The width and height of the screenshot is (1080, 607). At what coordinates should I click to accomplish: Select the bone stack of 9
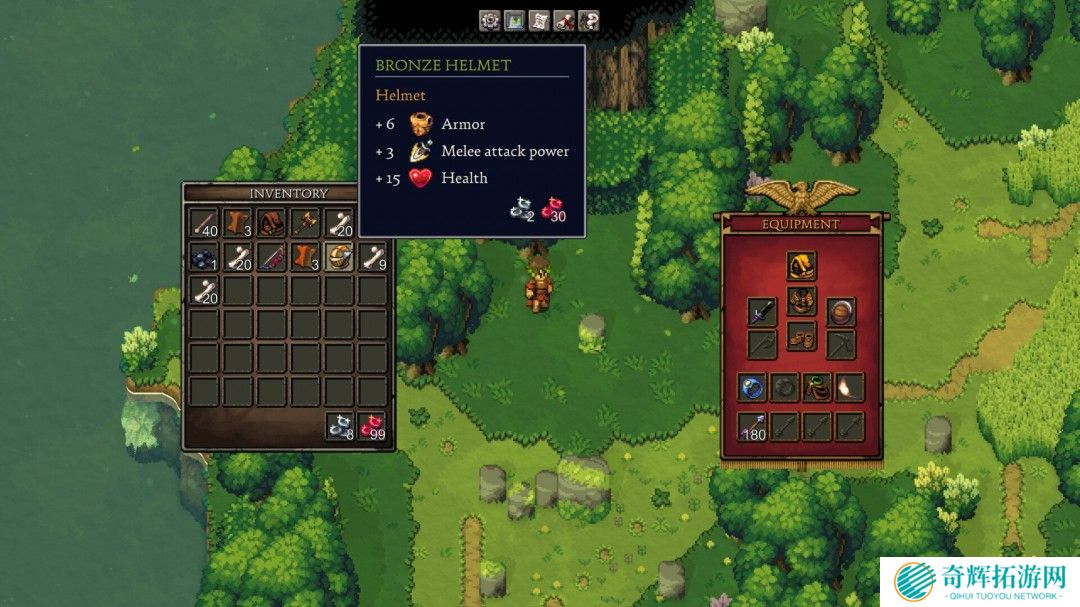(x=373, y=257)
